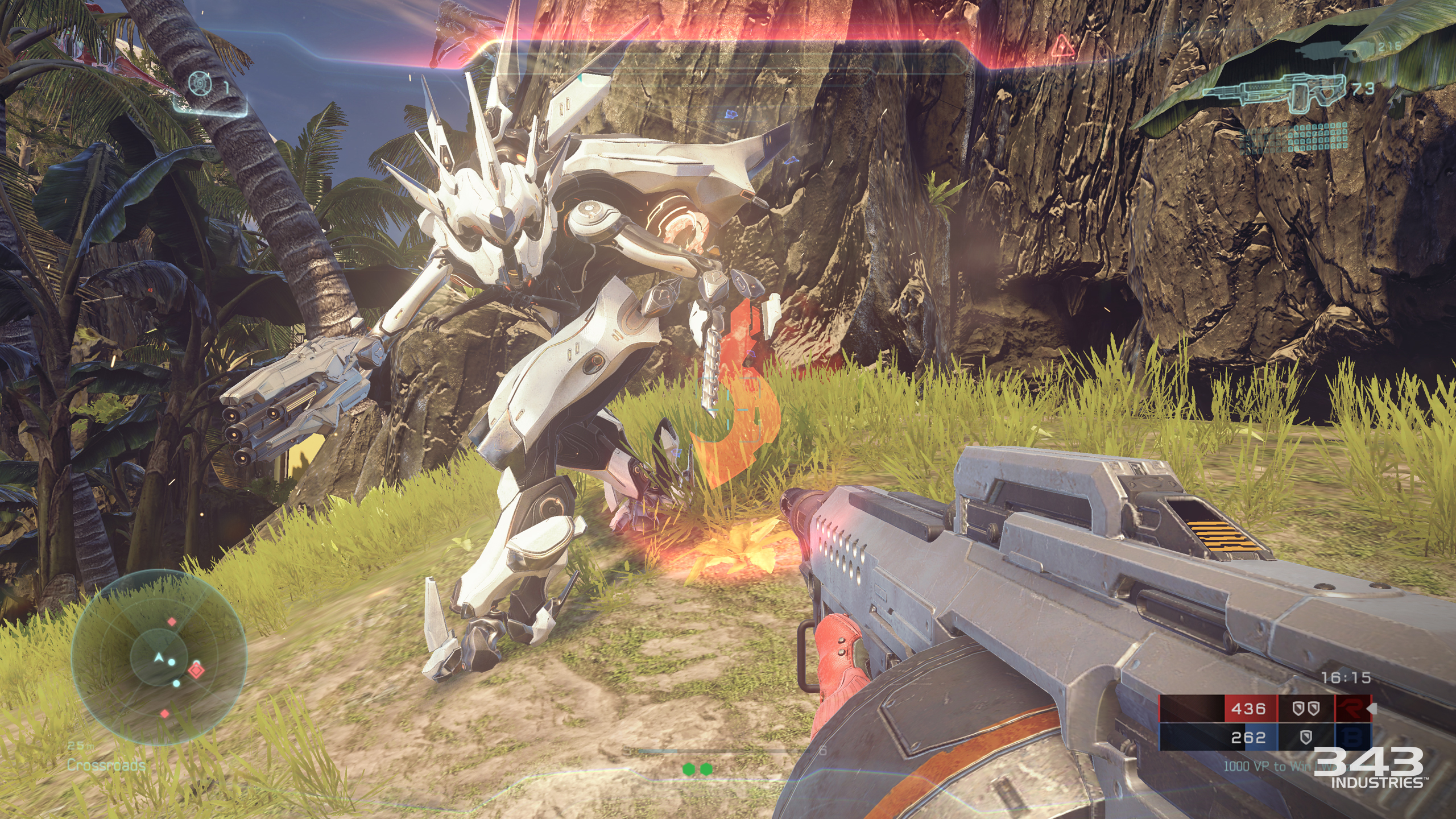Click the red team emblem on scoreboard
1456x819 pixels.
[1354, 708]
